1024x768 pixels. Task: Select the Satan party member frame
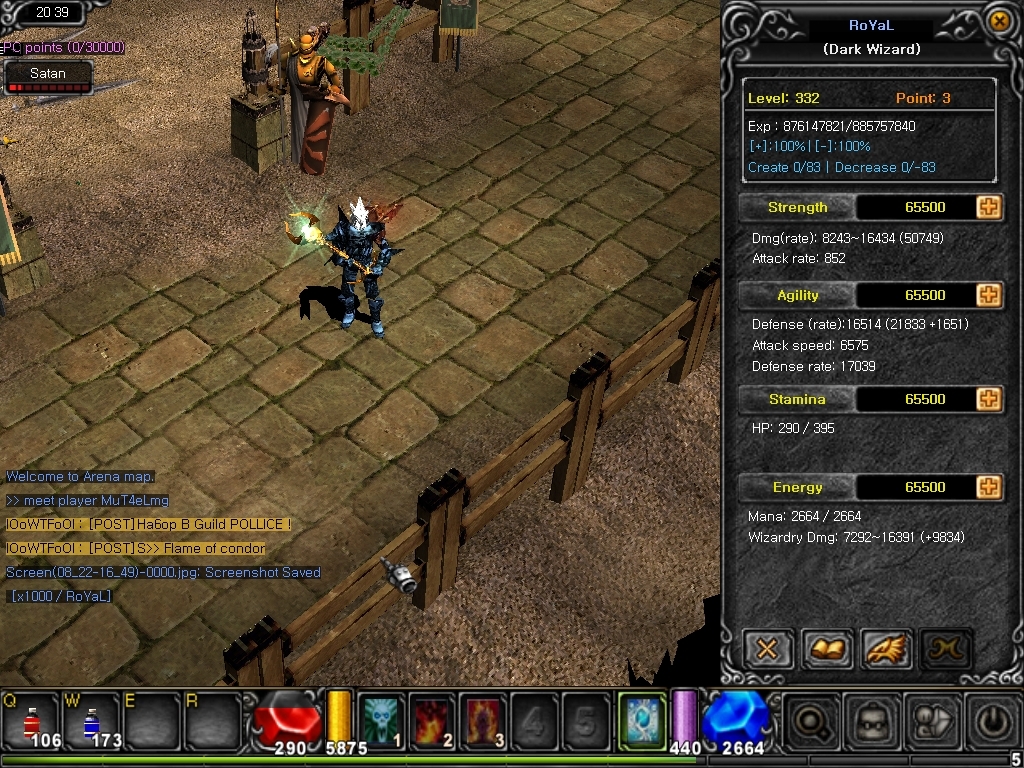(48, 78)
